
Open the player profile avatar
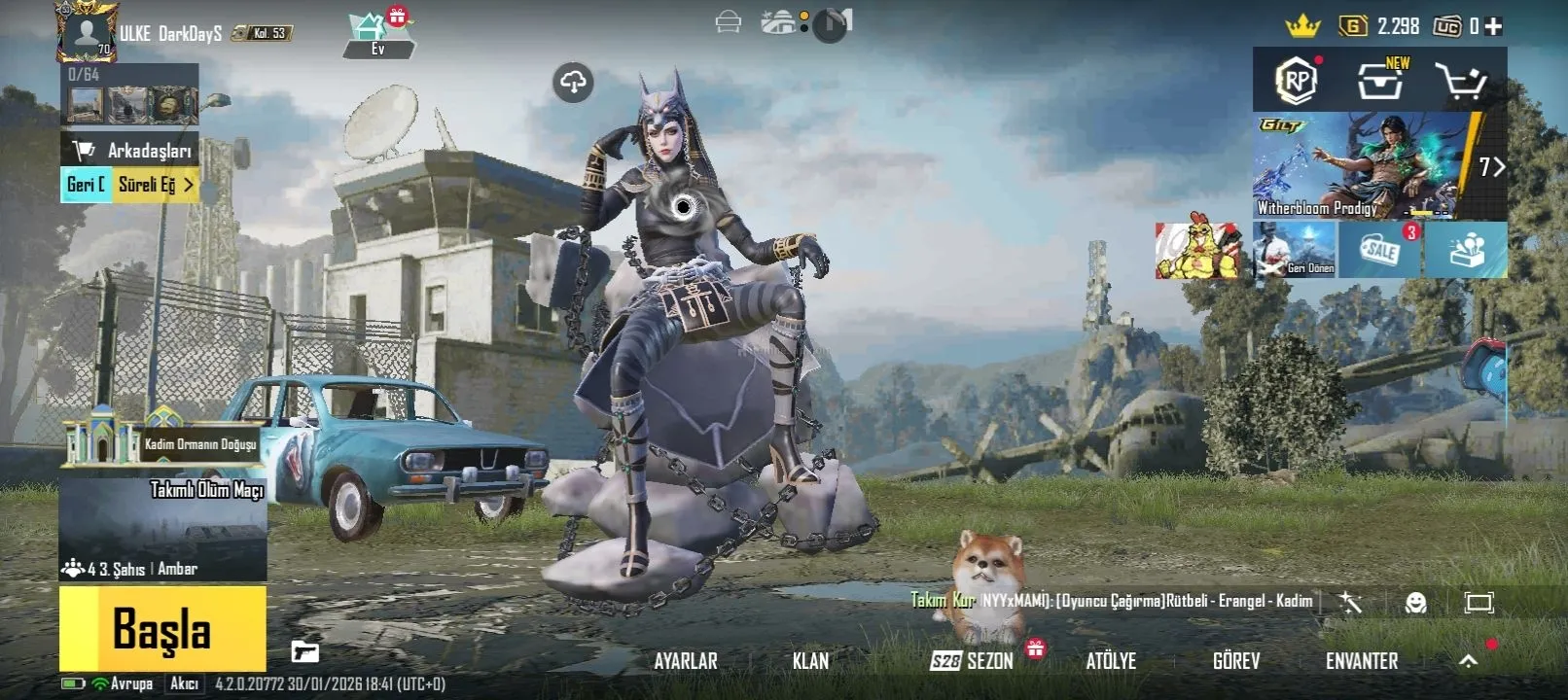pos(88,31)
